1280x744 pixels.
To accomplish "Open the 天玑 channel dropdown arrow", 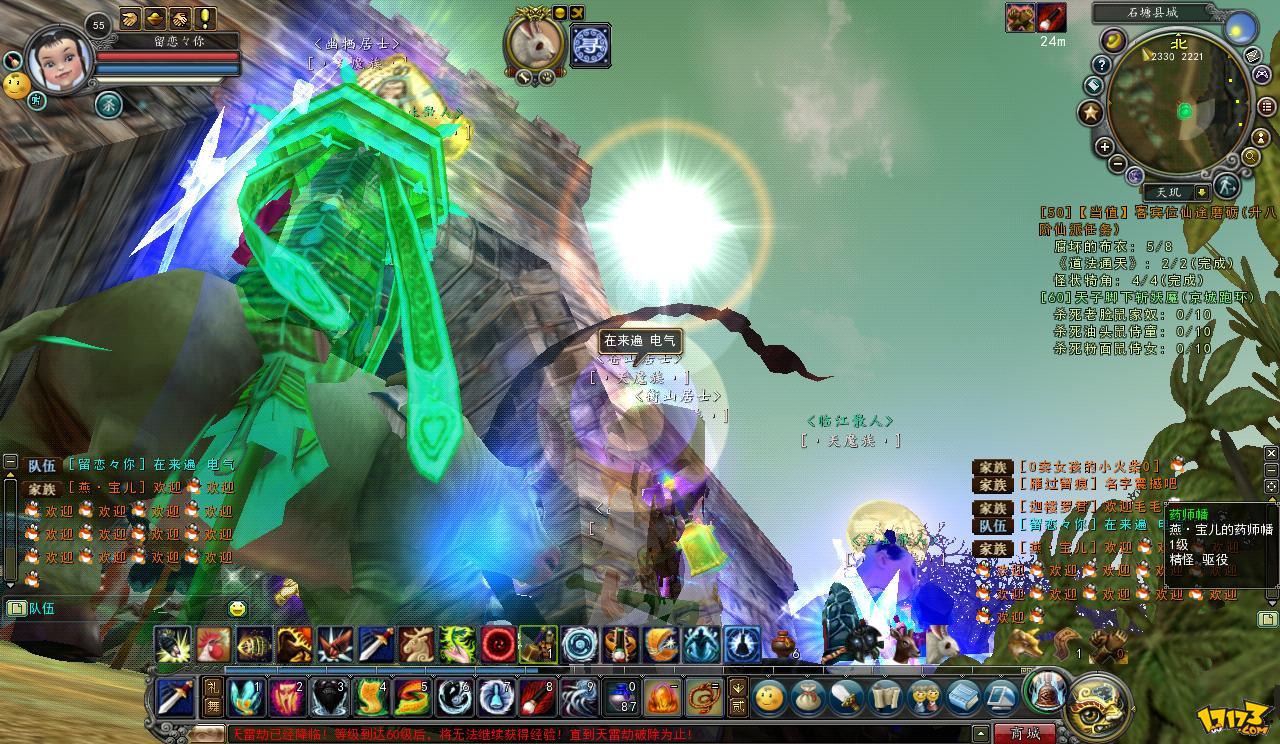I will [1200, 192].
